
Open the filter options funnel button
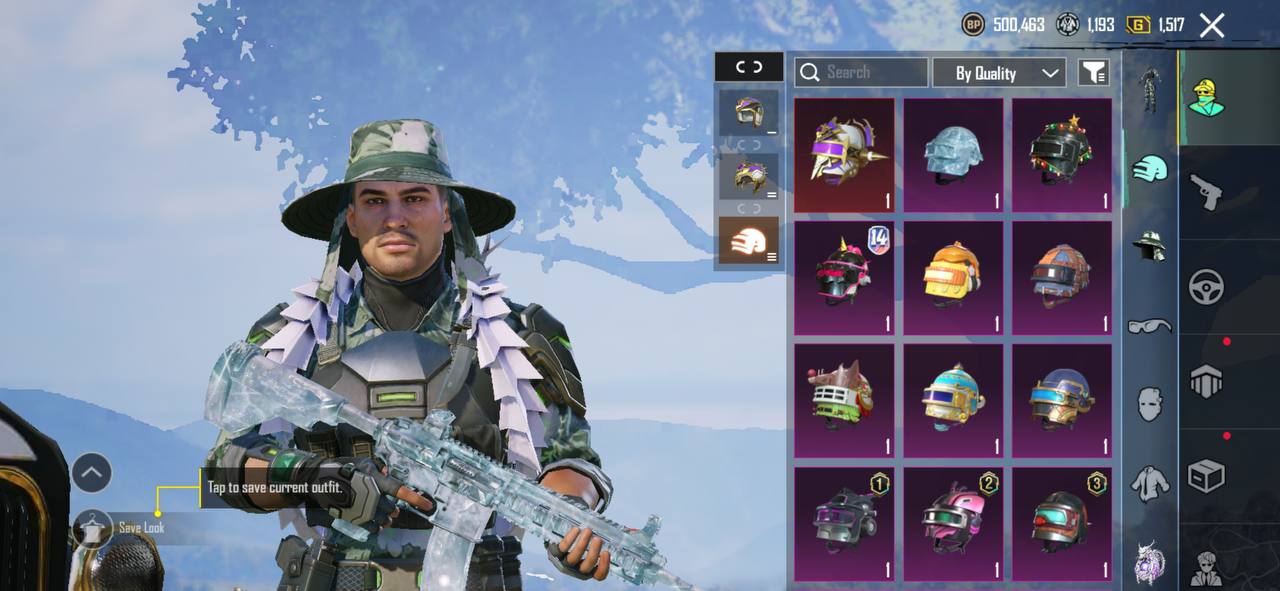coord(1093,72)
